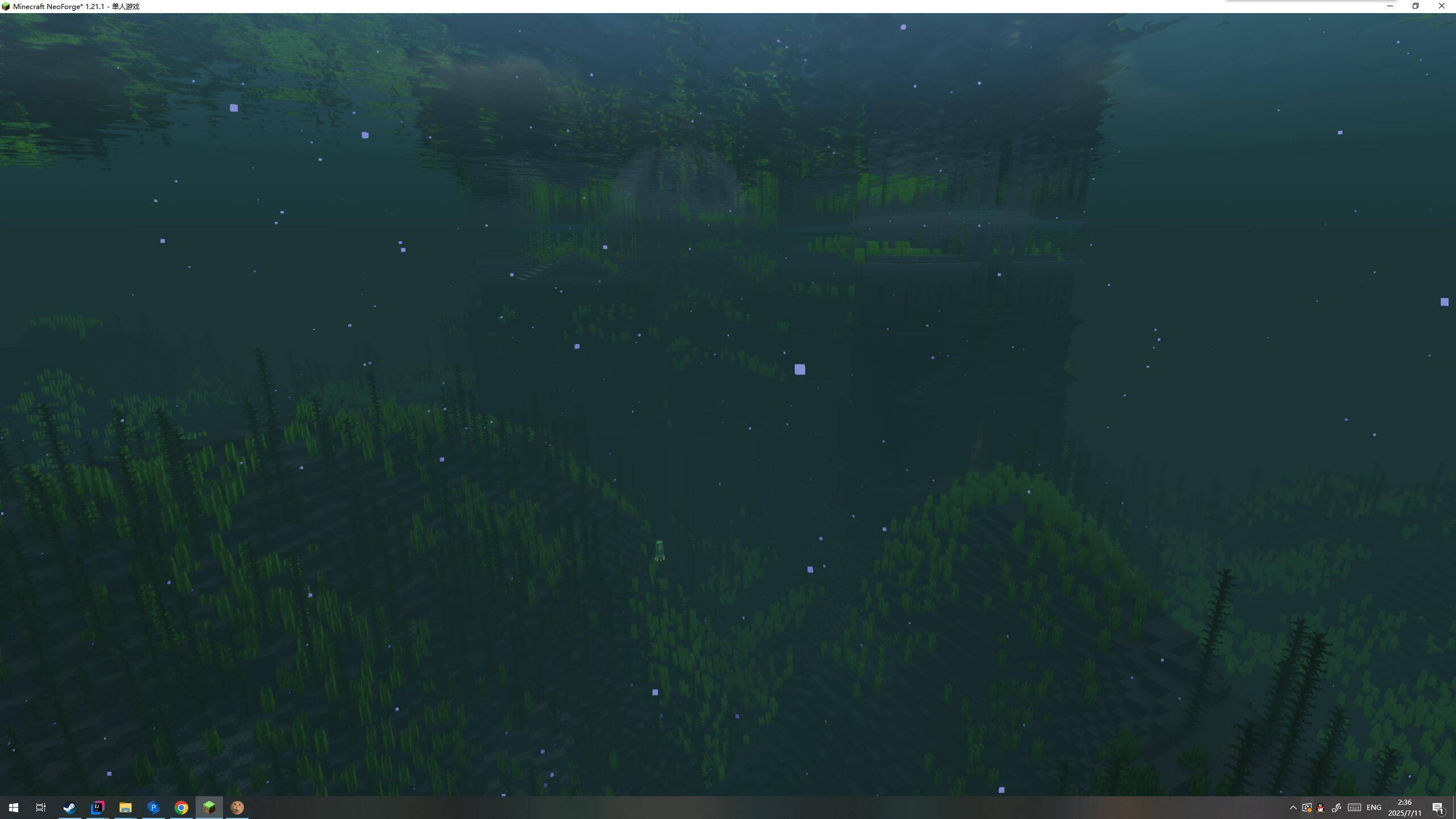Open File Explorer from the taskbar
The height and width of the screenshot is (819, 1456).
pyautogui.click(x=125, y=807)
